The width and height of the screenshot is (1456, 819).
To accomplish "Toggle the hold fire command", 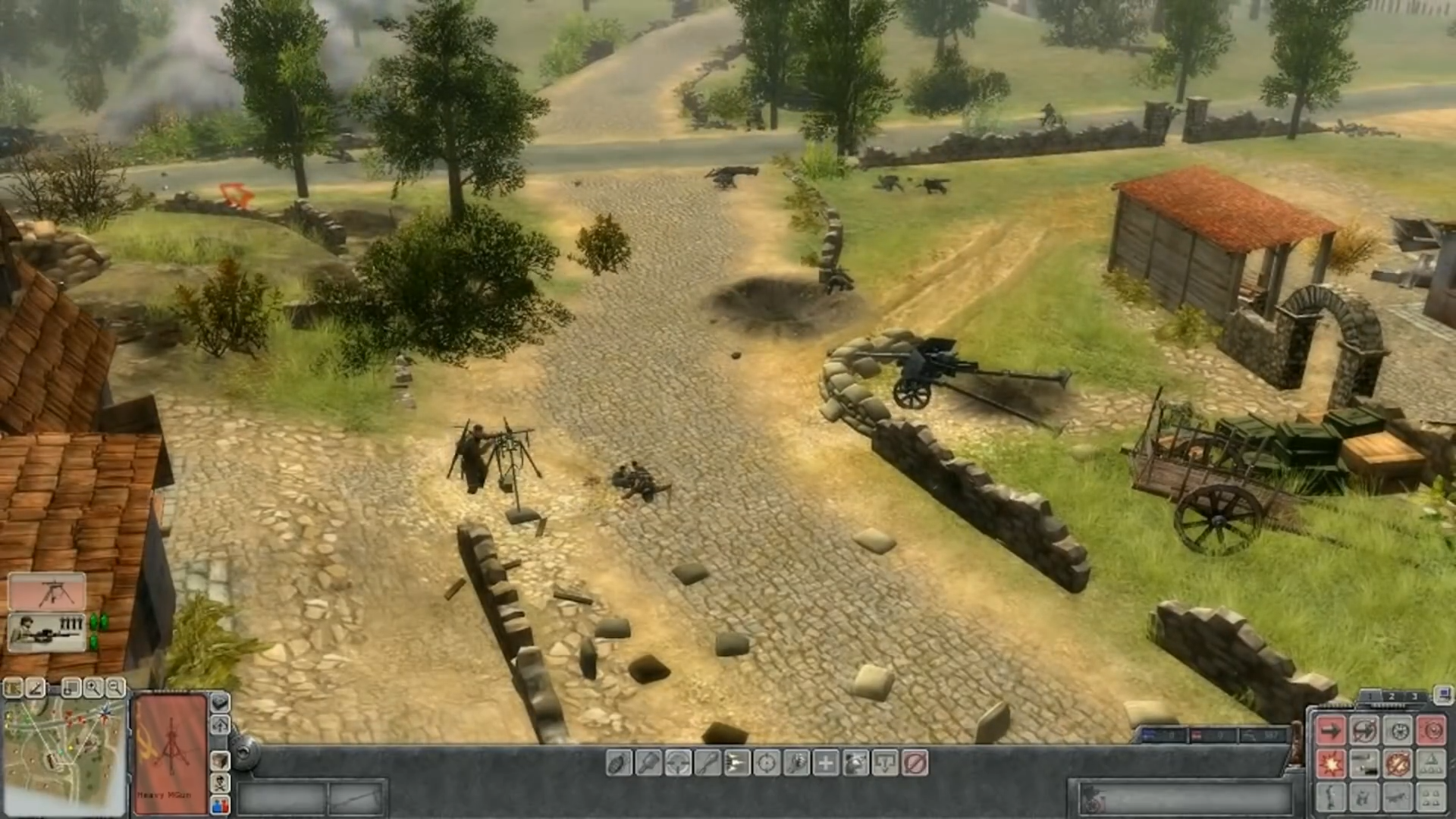I will click(x=1398, y=764).
